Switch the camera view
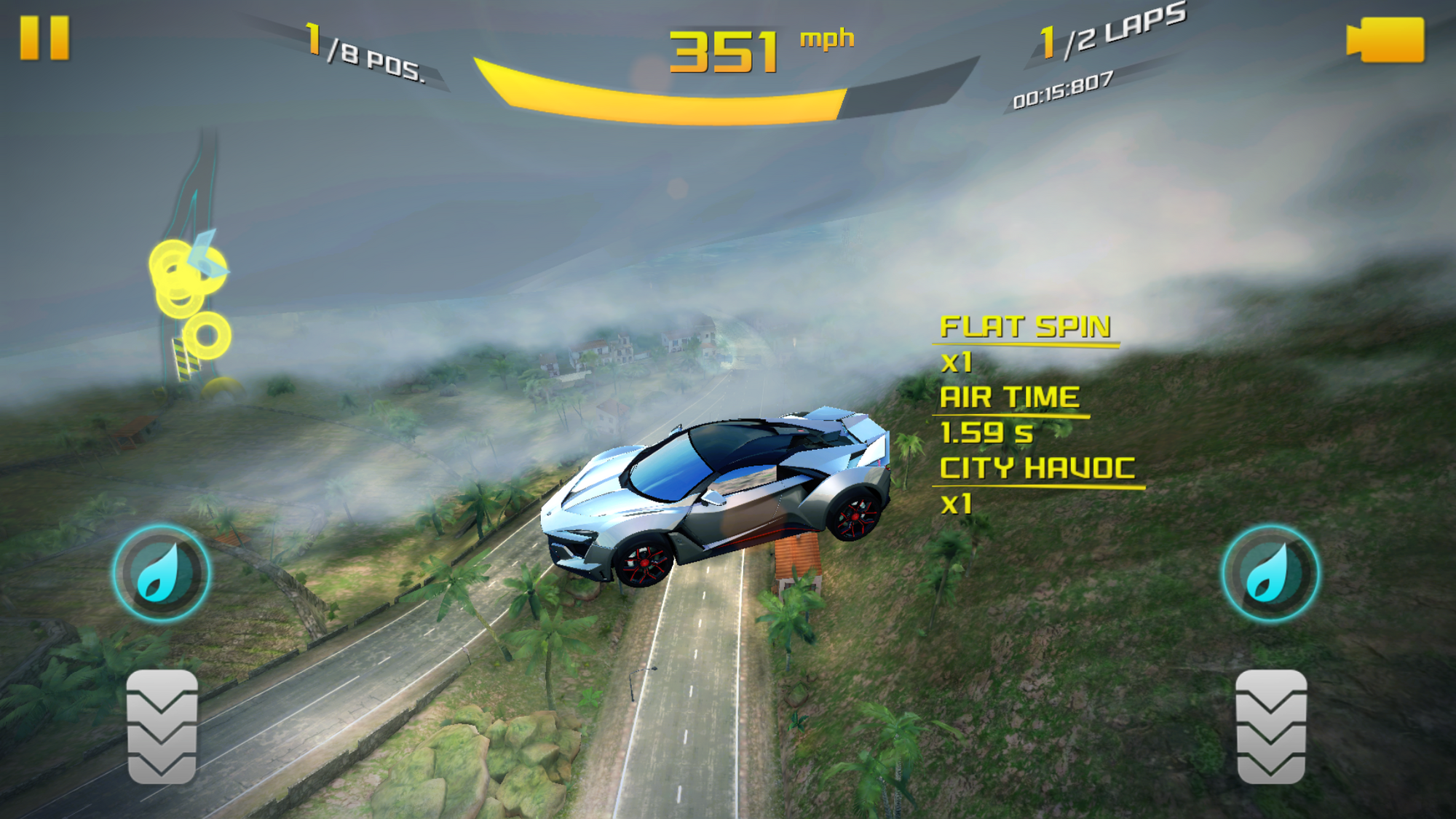 pyautogui.click(x=1386, y=40)
